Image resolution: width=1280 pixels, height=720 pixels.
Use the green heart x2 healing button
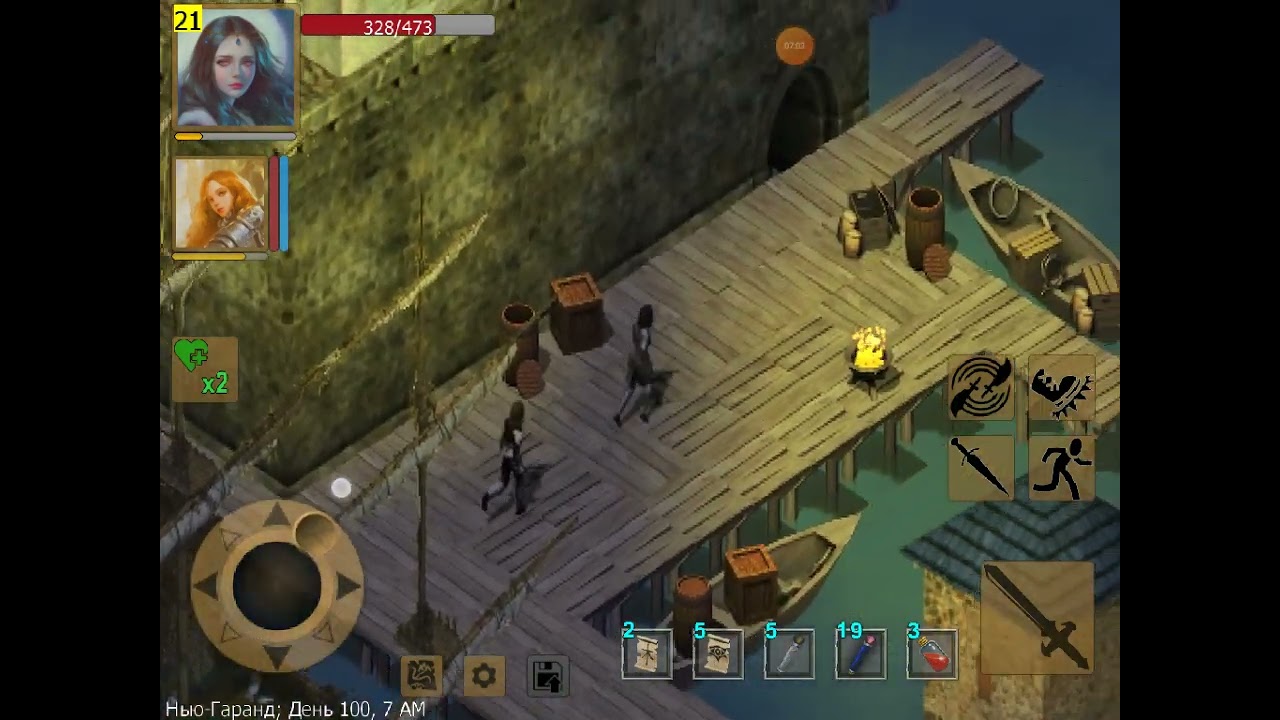[205, 369]
